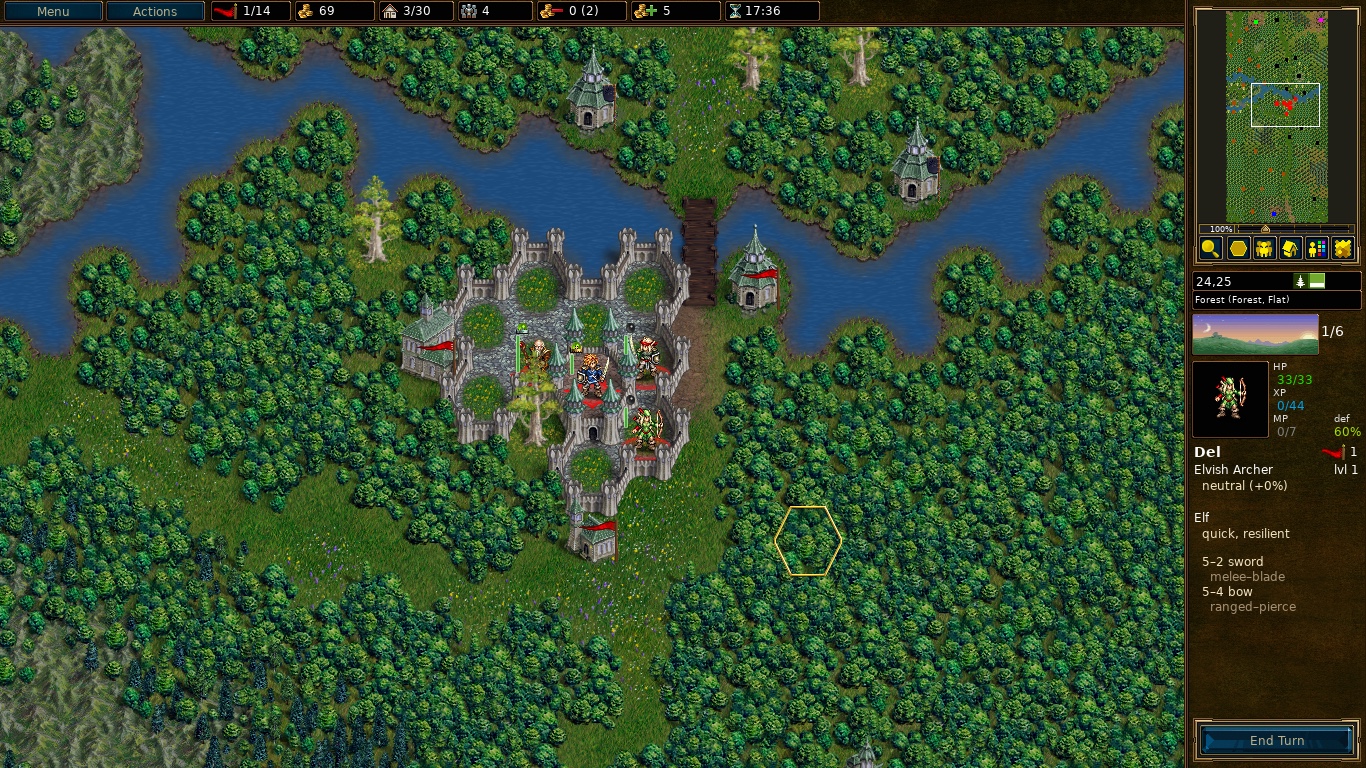Click the Elvish Archer portrait in sidebar

1230,399
